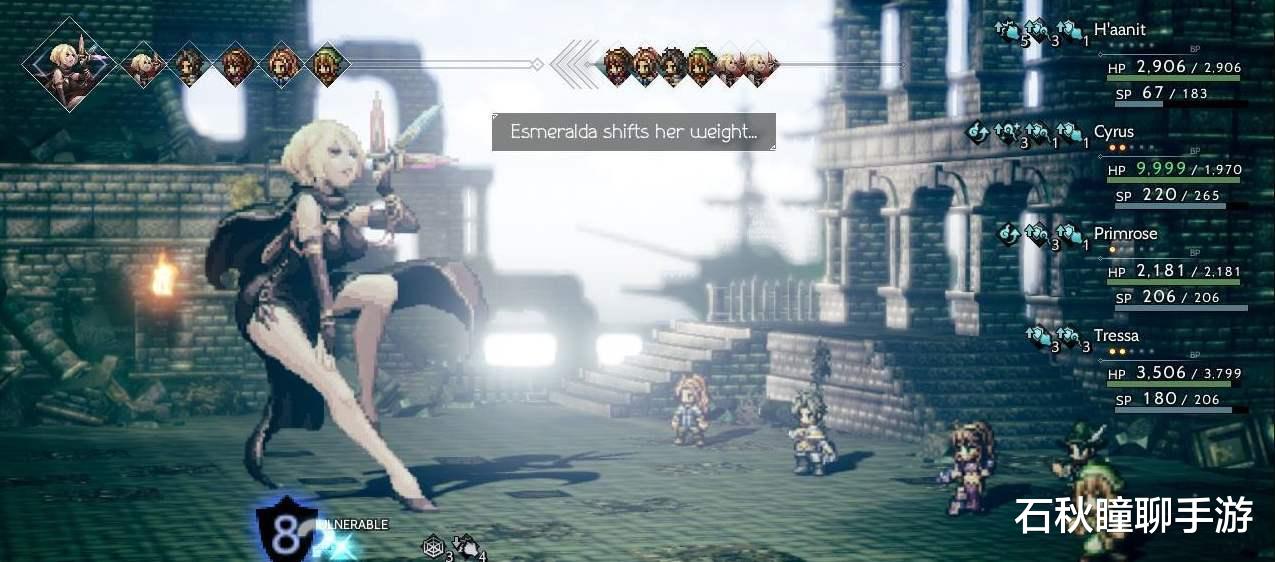This screenshot has width=1275, height=562.
Task: Choose Cyrus in the party list
Action: tap(1113, 132)
